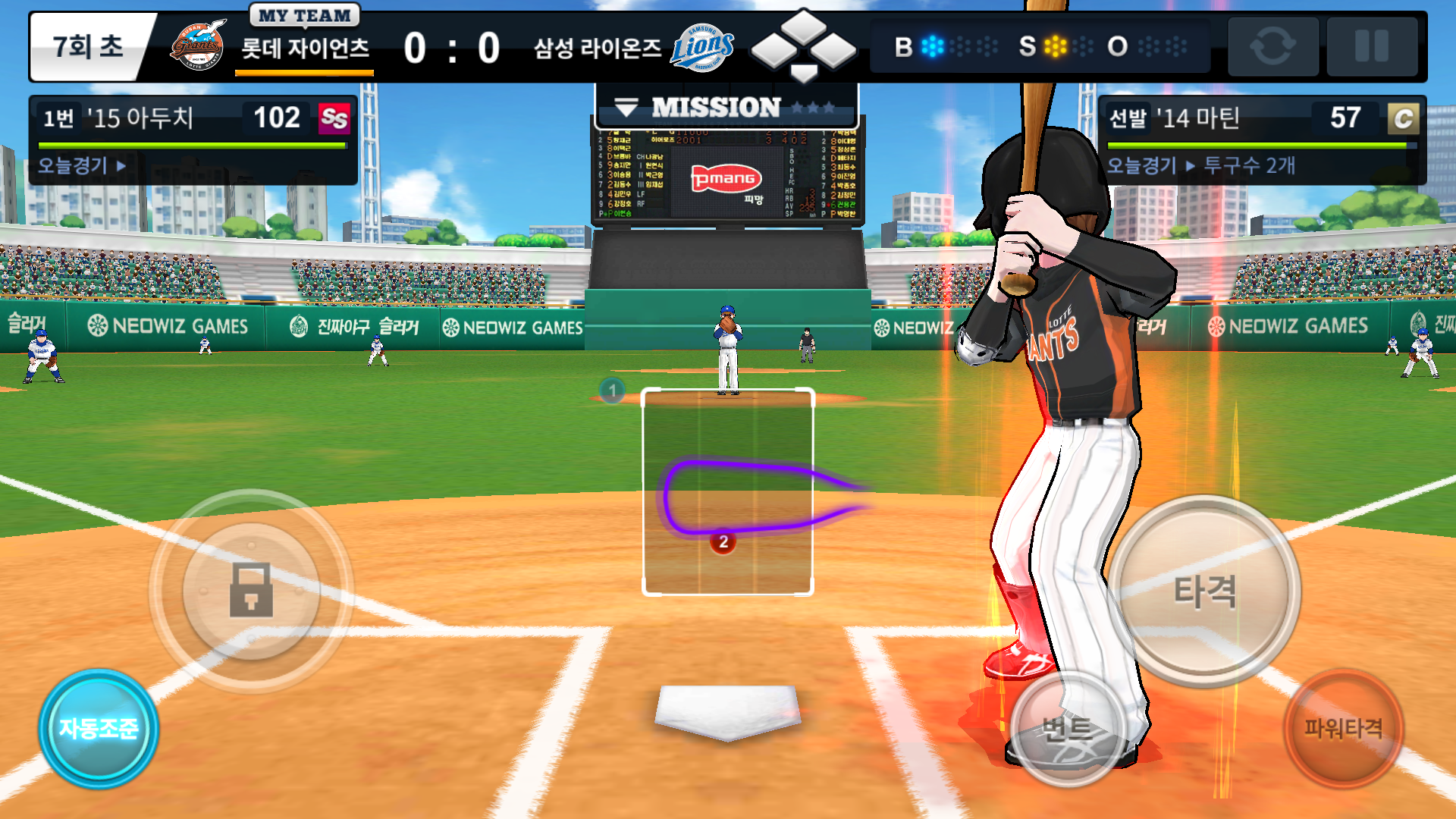The width and height of the screenshot is (1456, 819).
Task: Tap the pause icon to pause the game
Action: click(x=1373, y=47)
